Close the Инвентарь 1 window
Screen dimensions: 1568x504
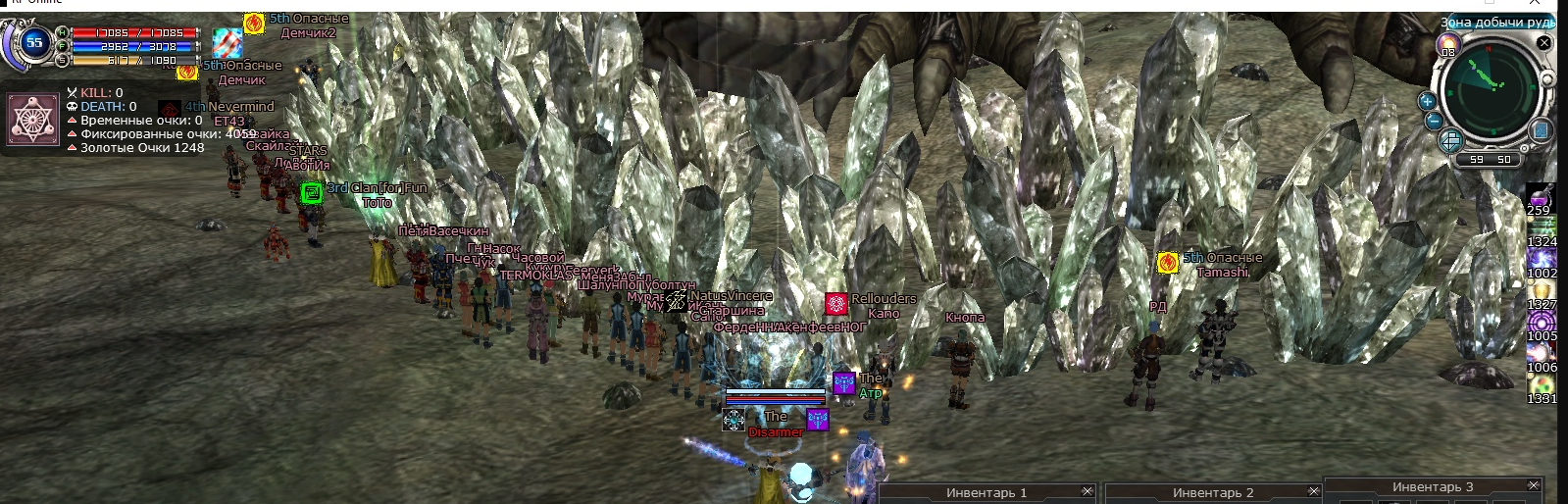coord(1087,491)
